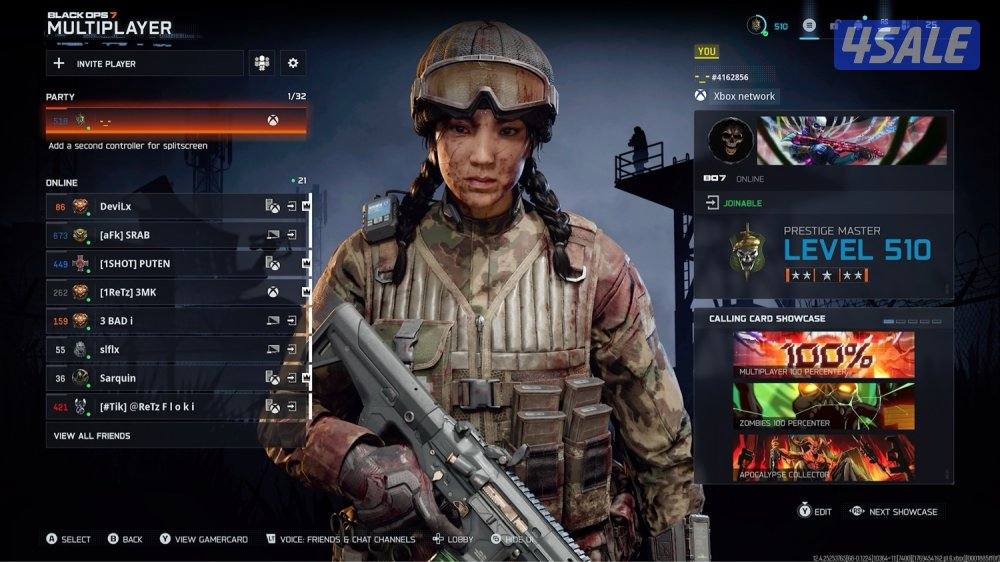Select friend [#Tik] @ReTz F l o k i

(x=160, y=407)
